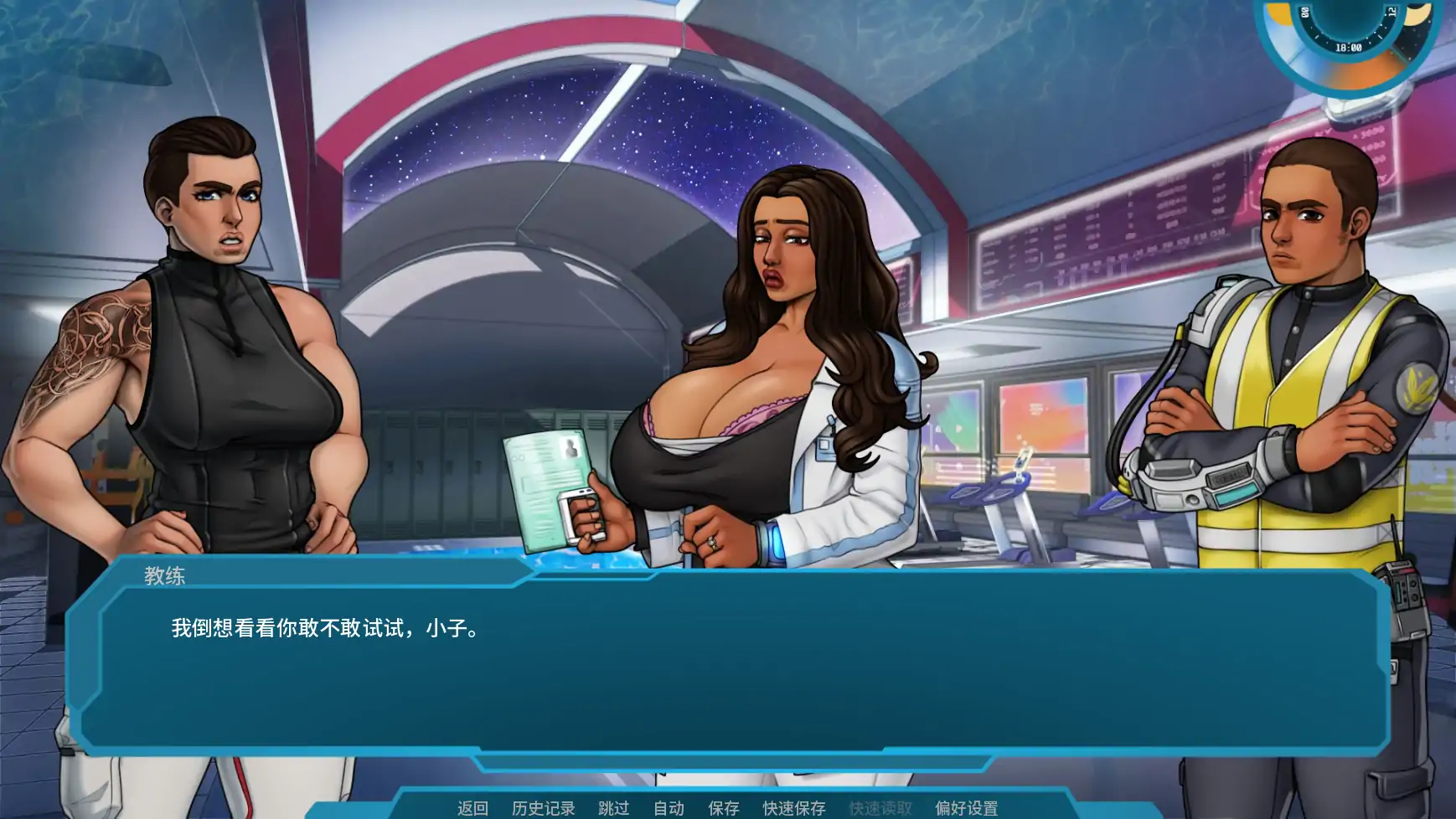Screen dimensions: 1456x819
Task: Click 返回 to go back
Action: tap(472, 807)
